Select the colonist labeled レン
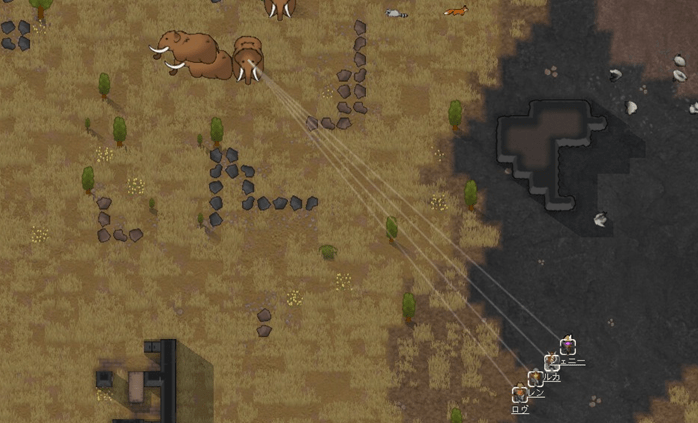This screenshot has width=698, height=423. tap(536, 379)
